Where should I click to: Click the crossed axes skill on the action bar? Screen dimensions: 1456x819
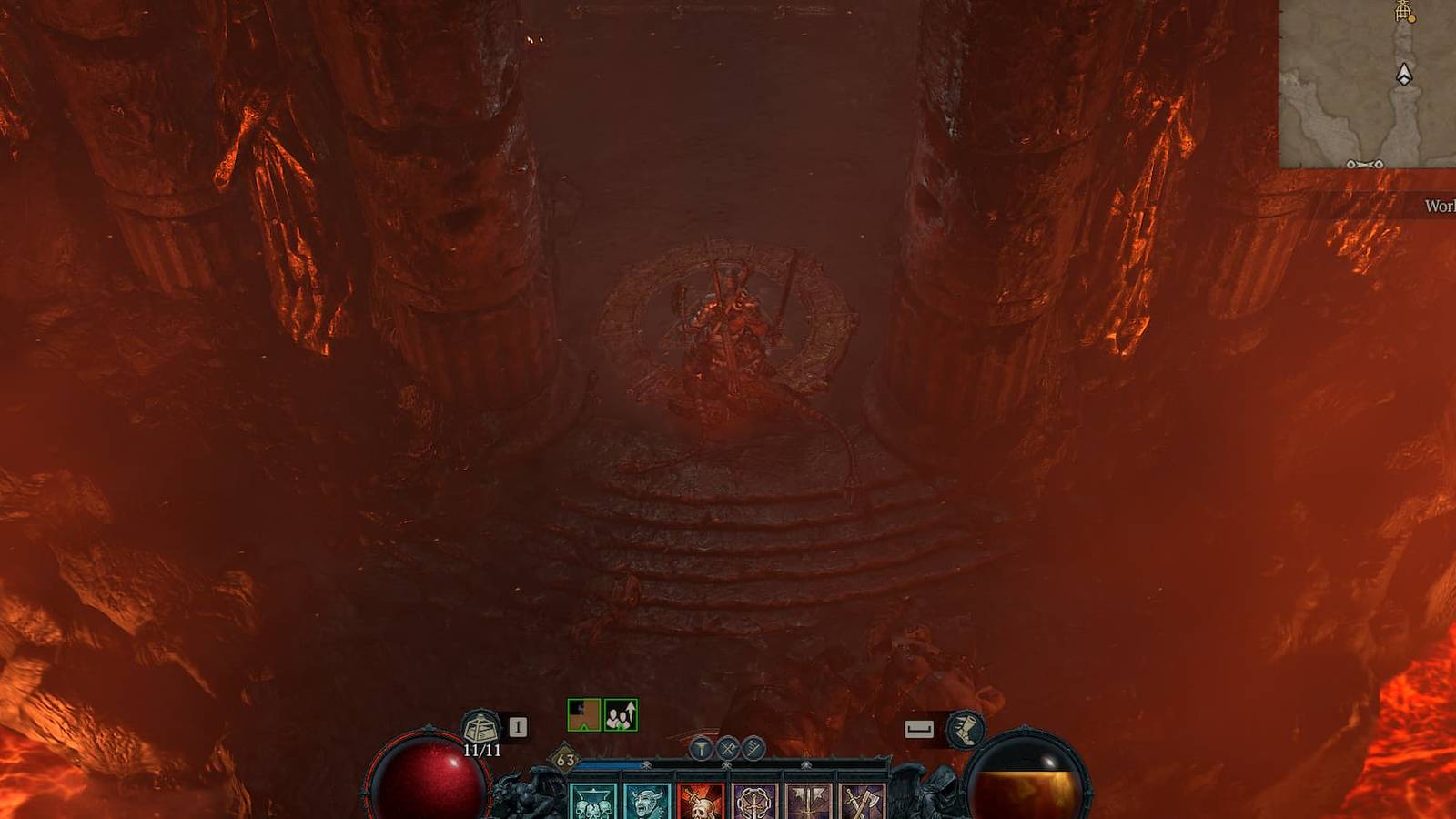tap(864, 801)
